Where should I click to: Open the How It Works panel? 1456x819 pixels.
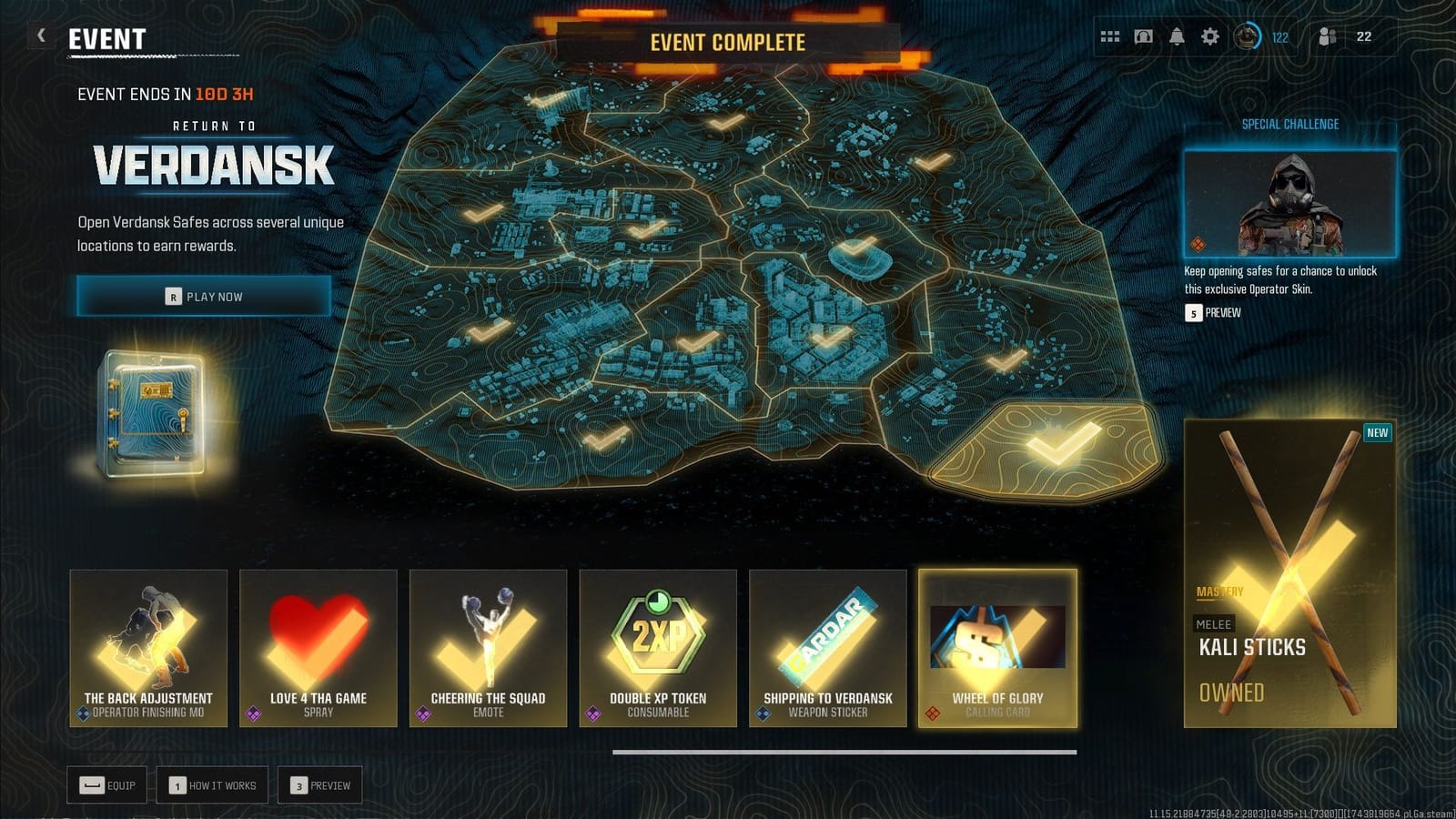[x=211, y=784]
